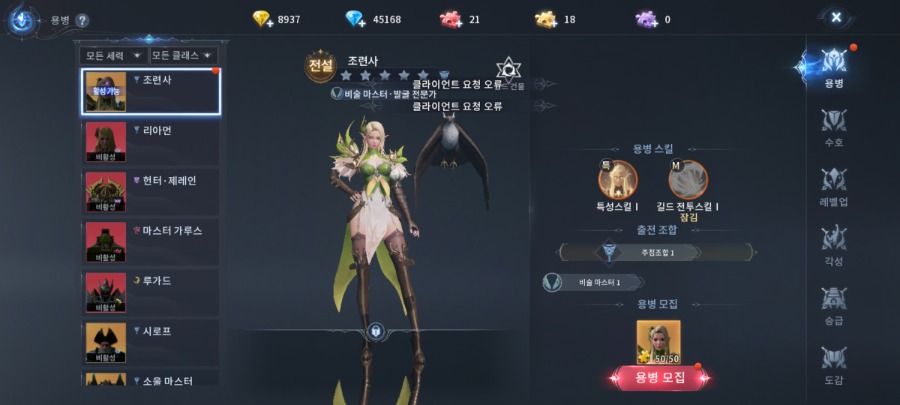Close the mercenary screen
The height and width of the screenshot is (405, 900).
(836, 17)
